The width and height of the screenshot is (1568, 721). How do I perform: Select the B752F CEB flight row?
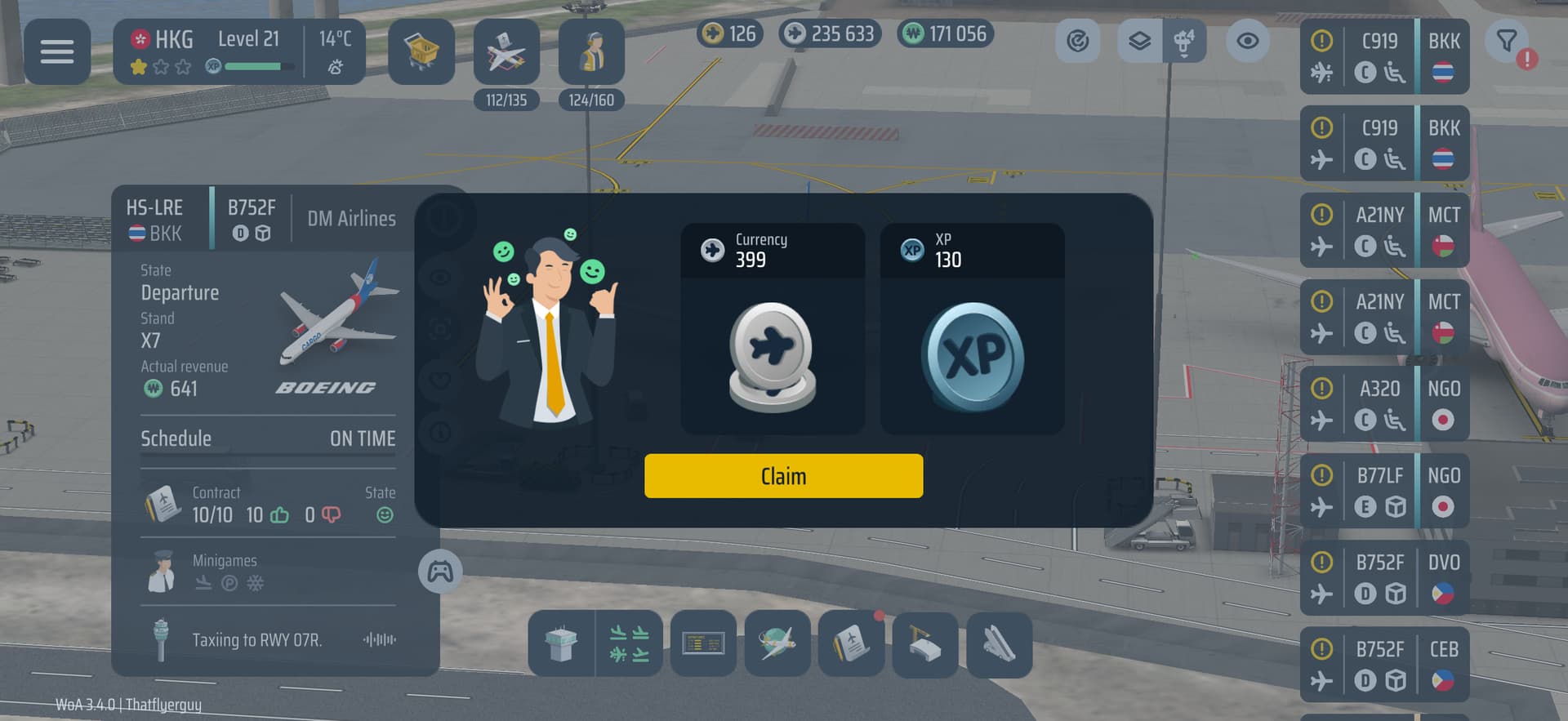1383,665
